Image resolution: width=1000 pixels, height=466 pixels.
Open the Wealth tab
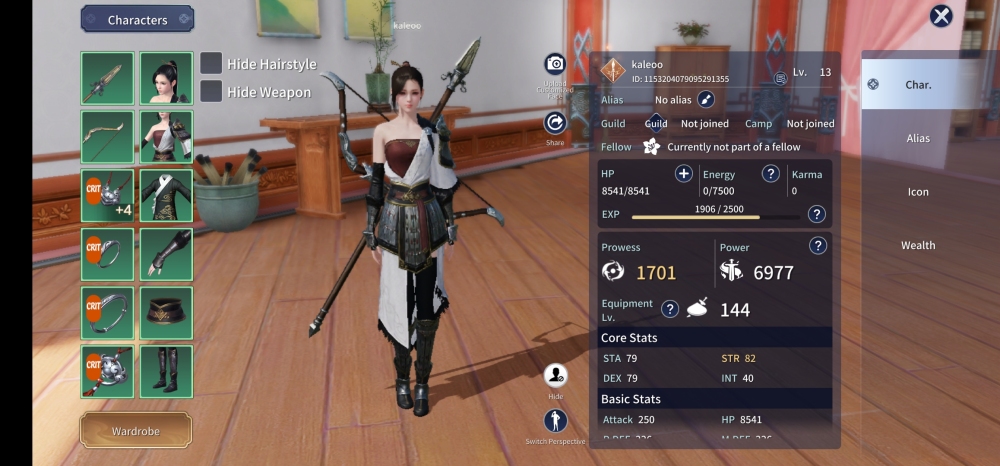point(917,245)
